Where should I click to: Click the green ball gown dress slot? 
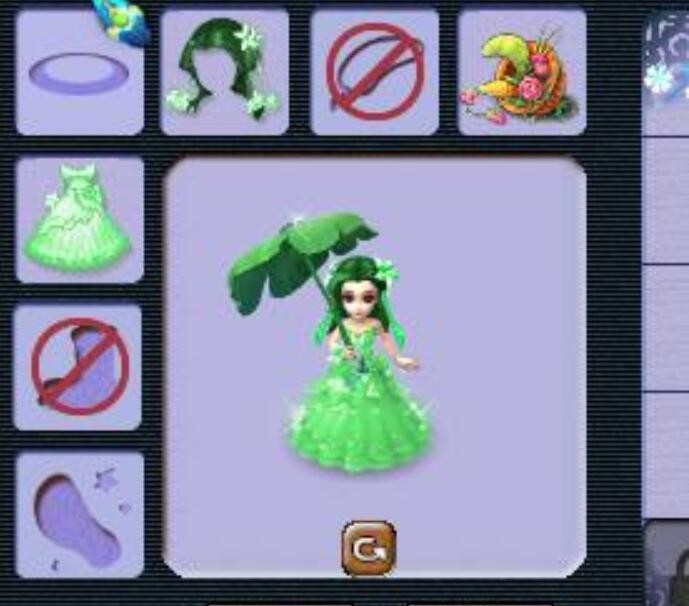point(80,219)
